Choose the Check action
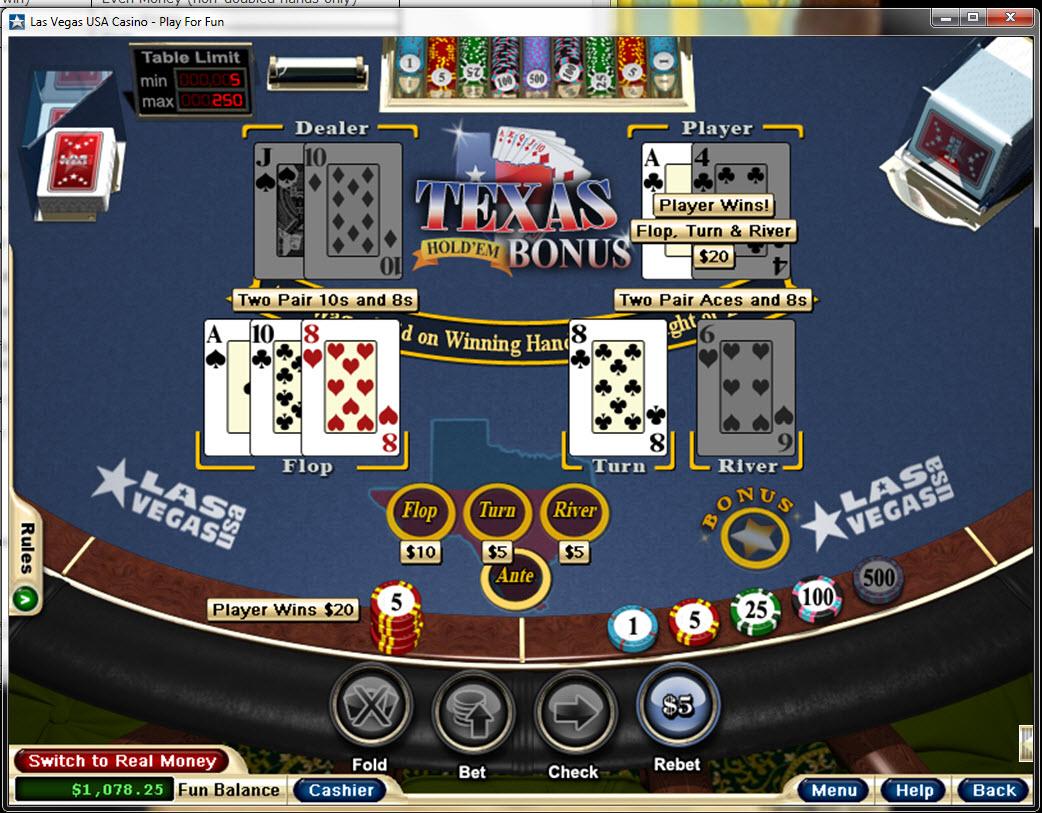This screenshot has width=1042, height=813. [x=574, y=710]
